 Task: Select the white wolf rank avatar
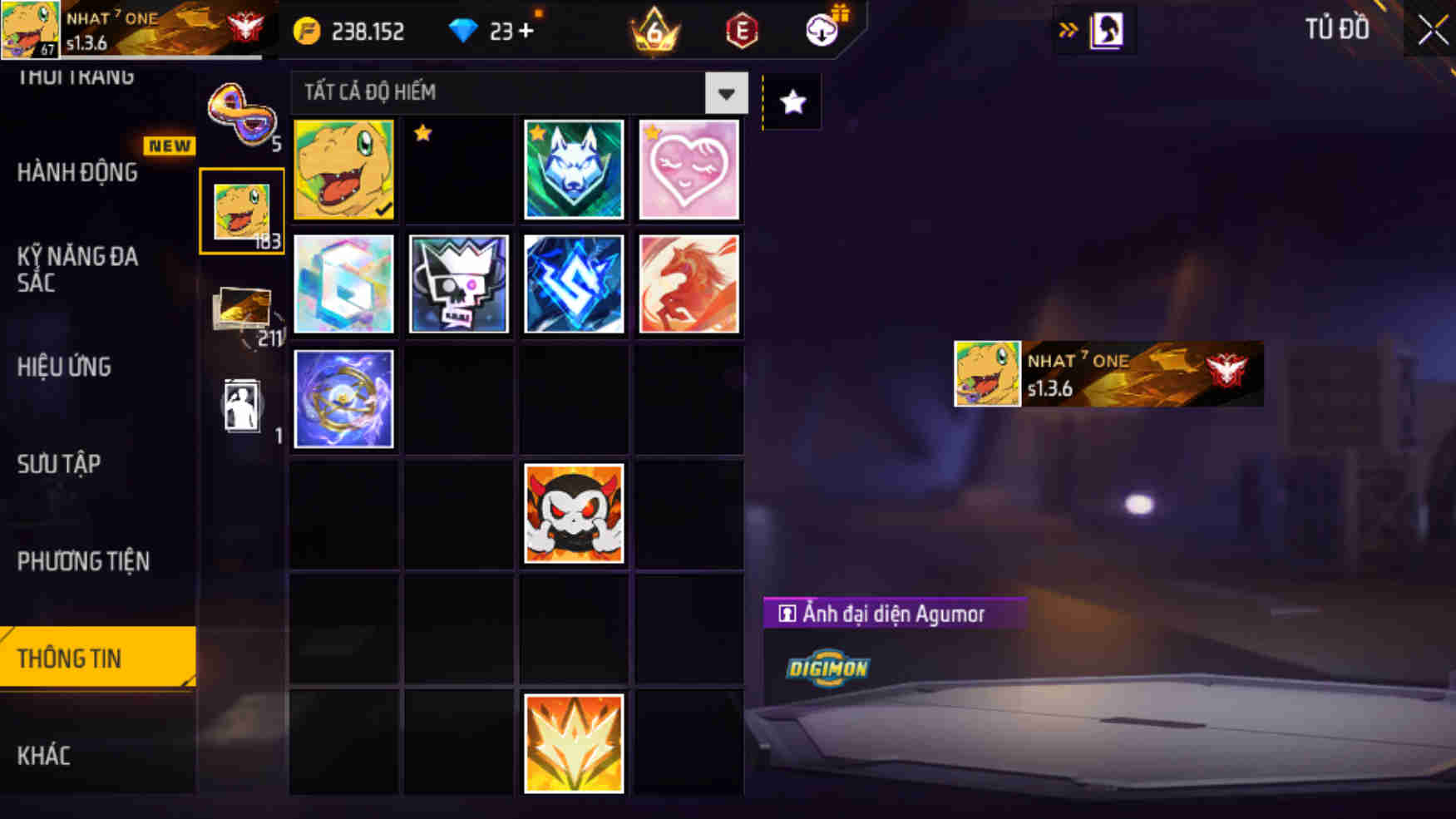[574, 170]
